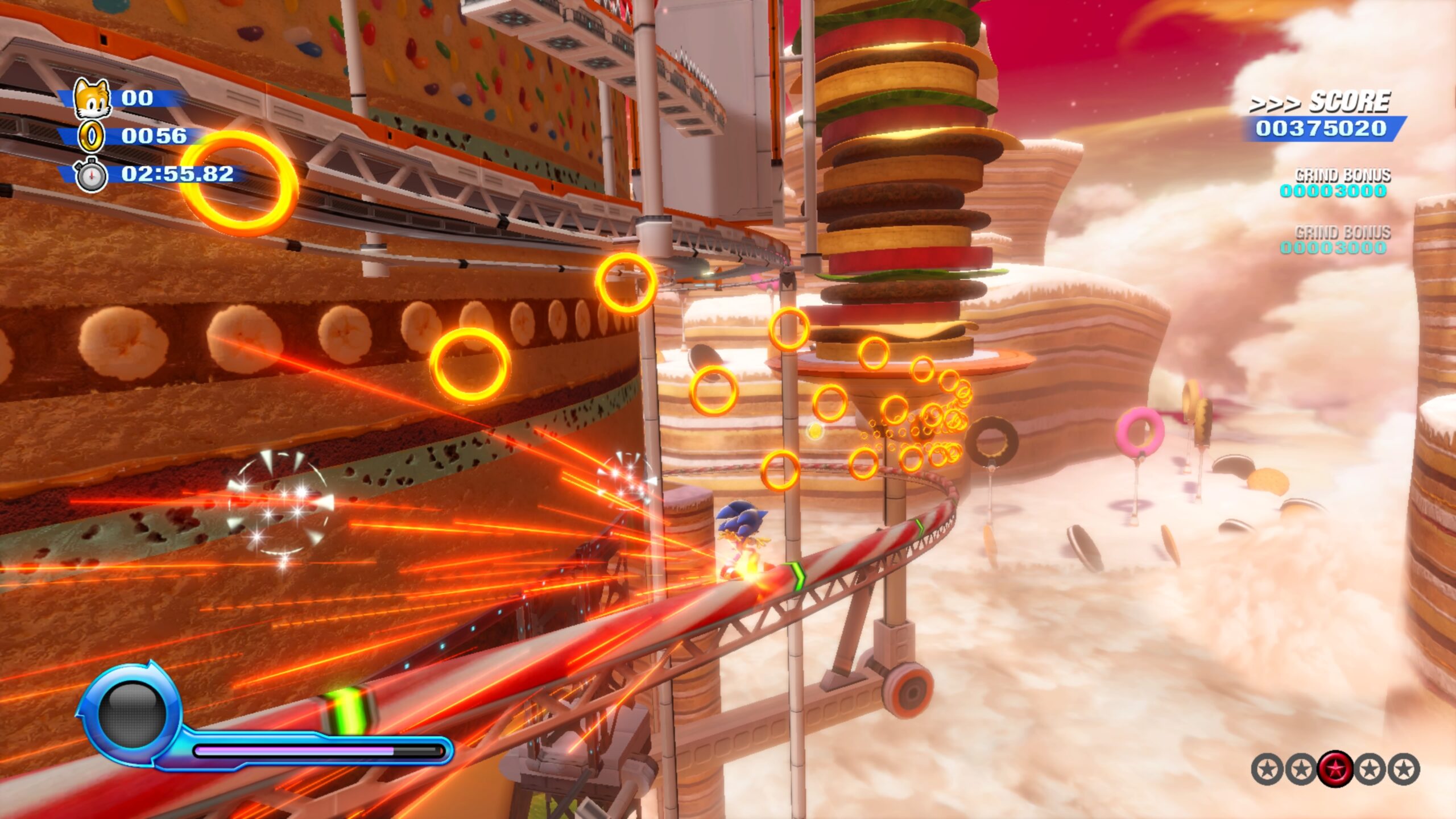Select the gold ring counter icon

pyautogui.click(x=91, y=136)
